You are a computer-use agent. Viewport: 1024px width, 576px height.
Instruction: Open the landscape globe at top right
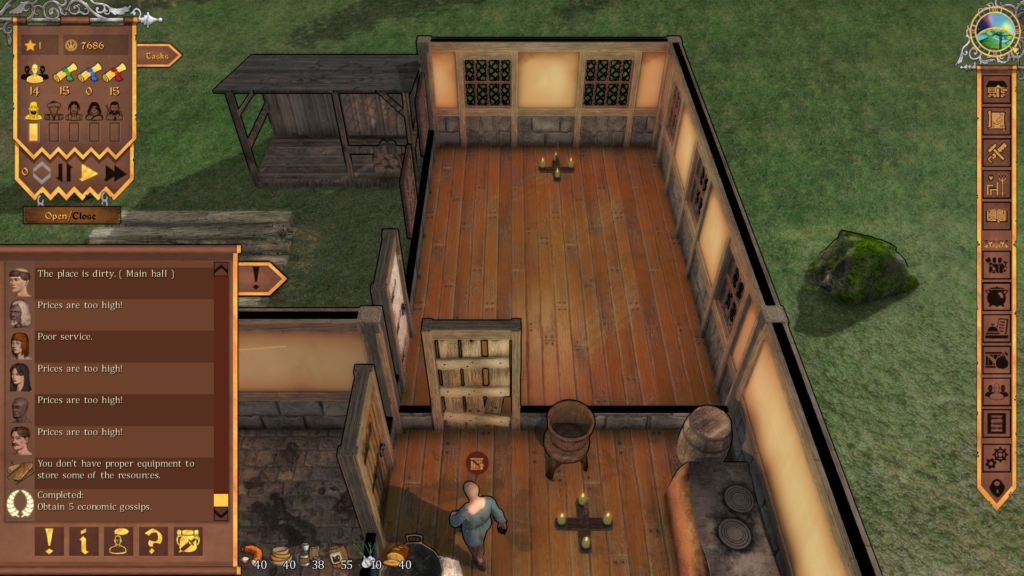[x=994, y=33]
